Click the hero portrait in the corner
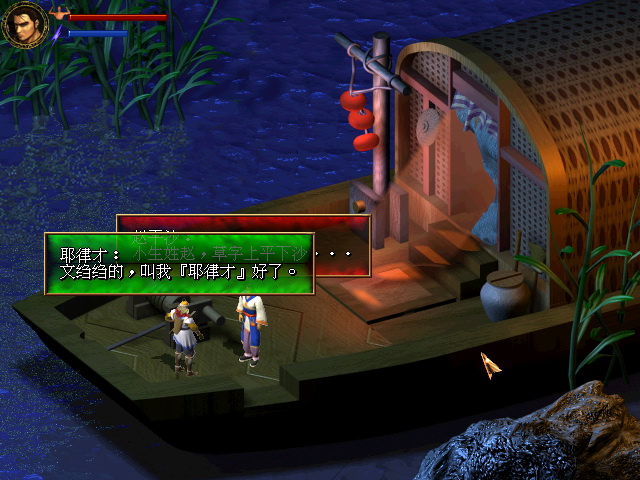The height and width of the screenshot is (480, 640). tap(25, 24)
